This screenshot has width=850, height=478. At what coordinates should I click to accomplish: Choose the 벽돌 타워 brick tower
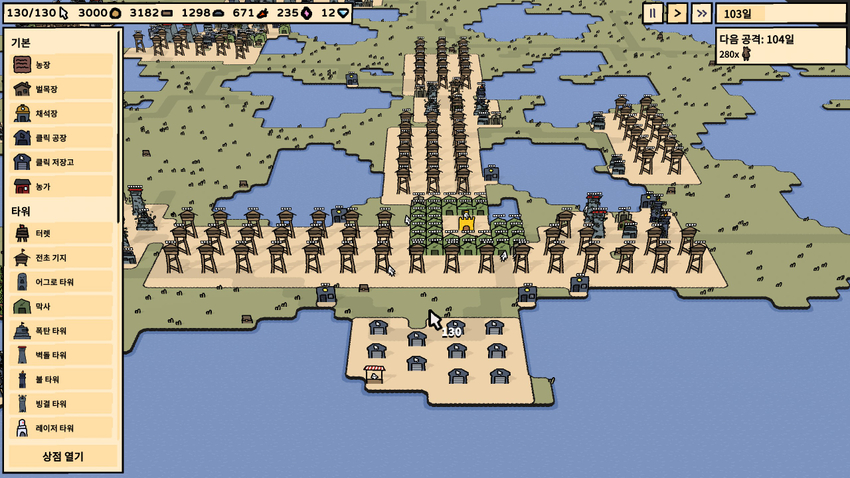pos(60,355)
